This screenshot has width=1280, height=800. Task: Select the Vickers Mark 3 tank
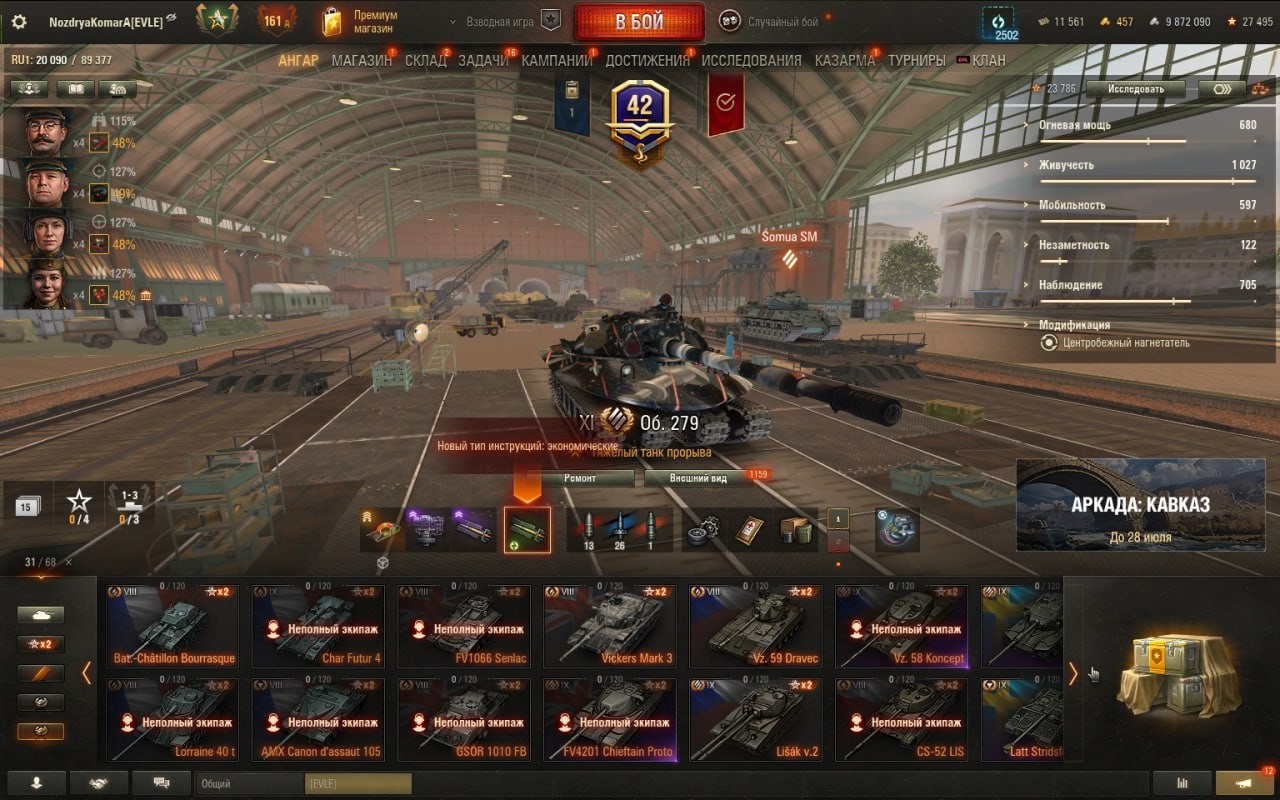click(x=610, y=626)
